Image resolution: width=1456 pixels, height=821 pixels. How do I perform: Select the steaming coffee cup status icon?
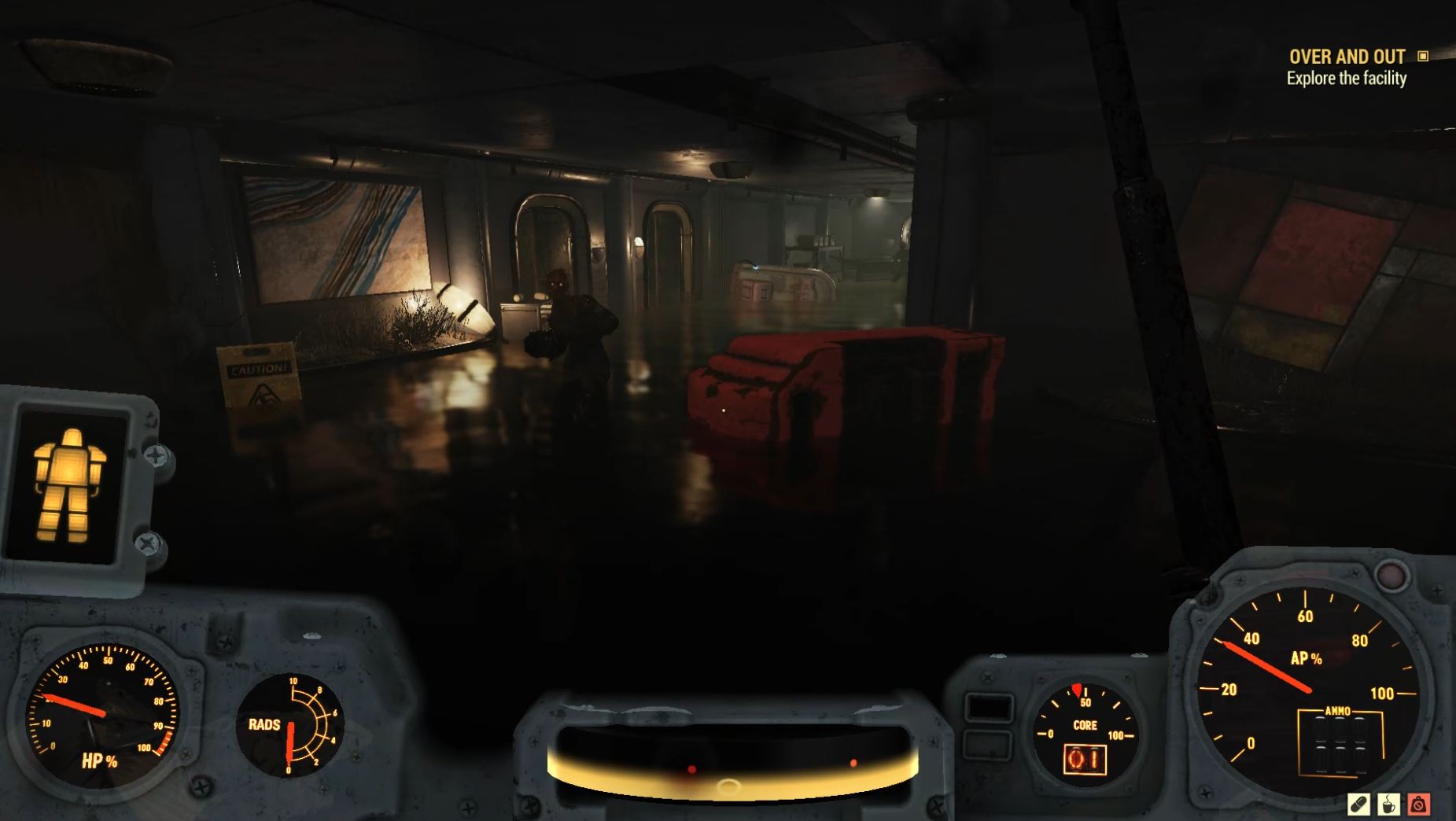(1389, 804)
